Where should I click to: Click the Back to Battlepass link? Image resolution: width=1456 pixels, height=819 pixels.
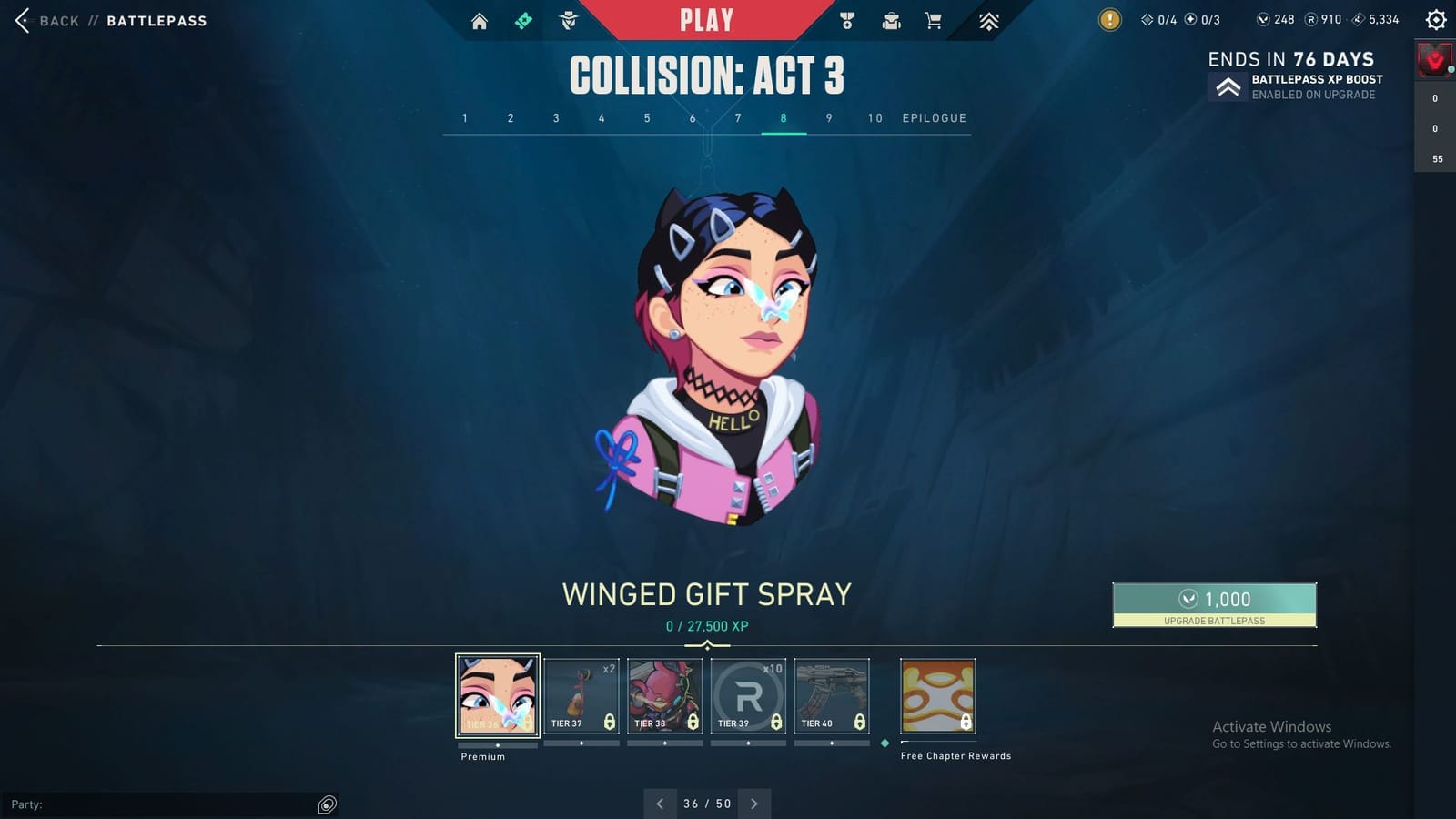tap(59, 20)
